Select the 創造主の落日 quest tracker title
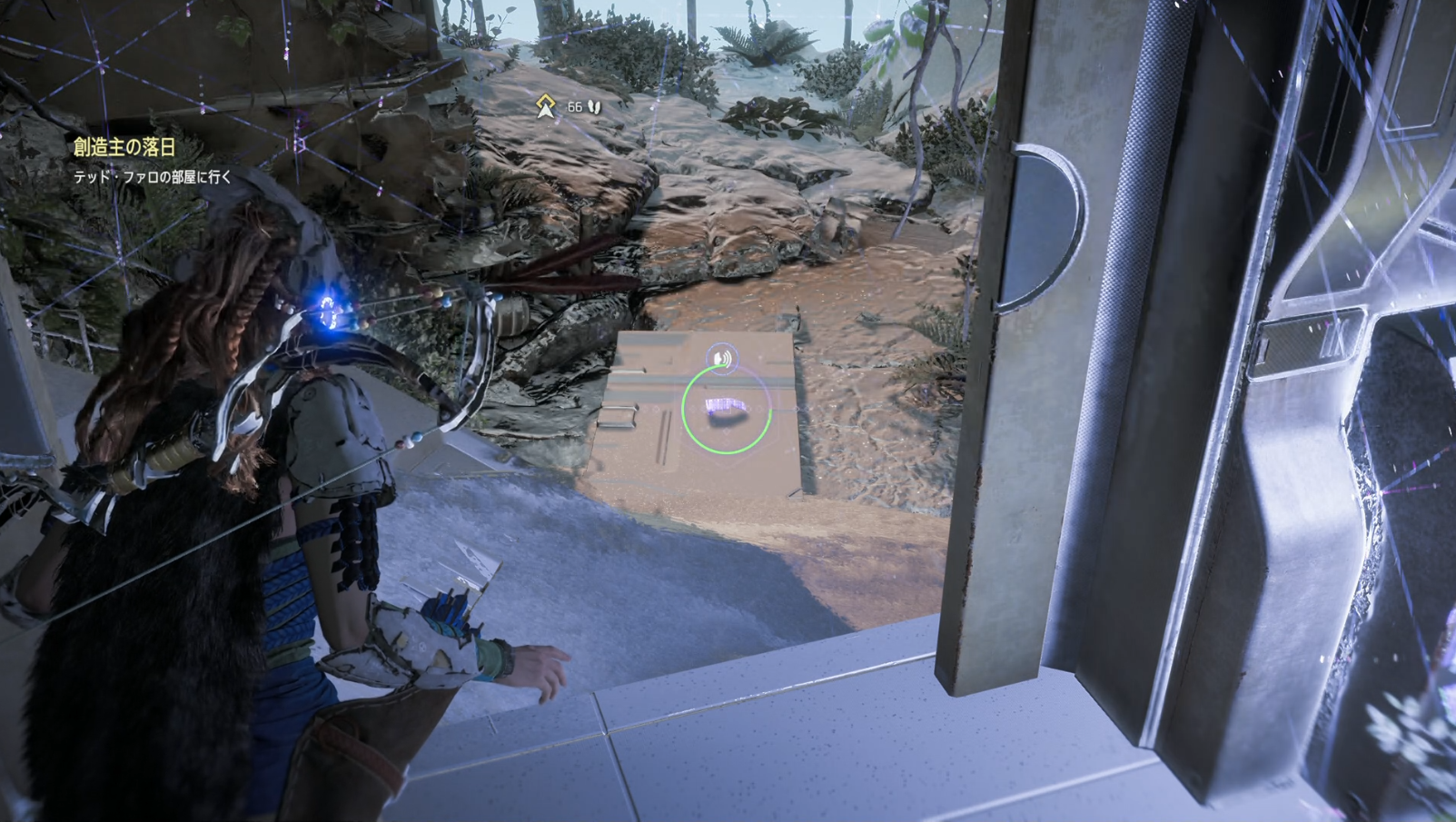Screen dimensions: 1456x822 tap(124, 147)
